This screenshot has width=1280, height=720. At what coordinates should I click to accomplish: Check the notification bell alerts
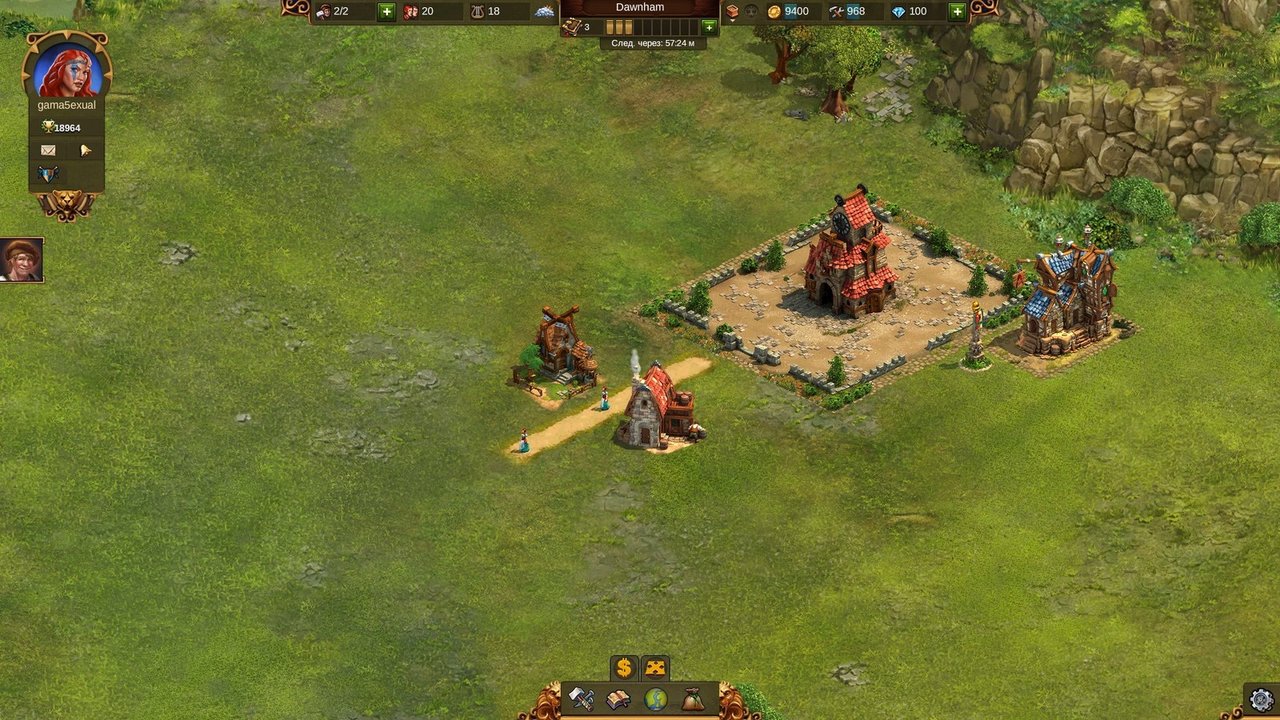pos(86,150)
